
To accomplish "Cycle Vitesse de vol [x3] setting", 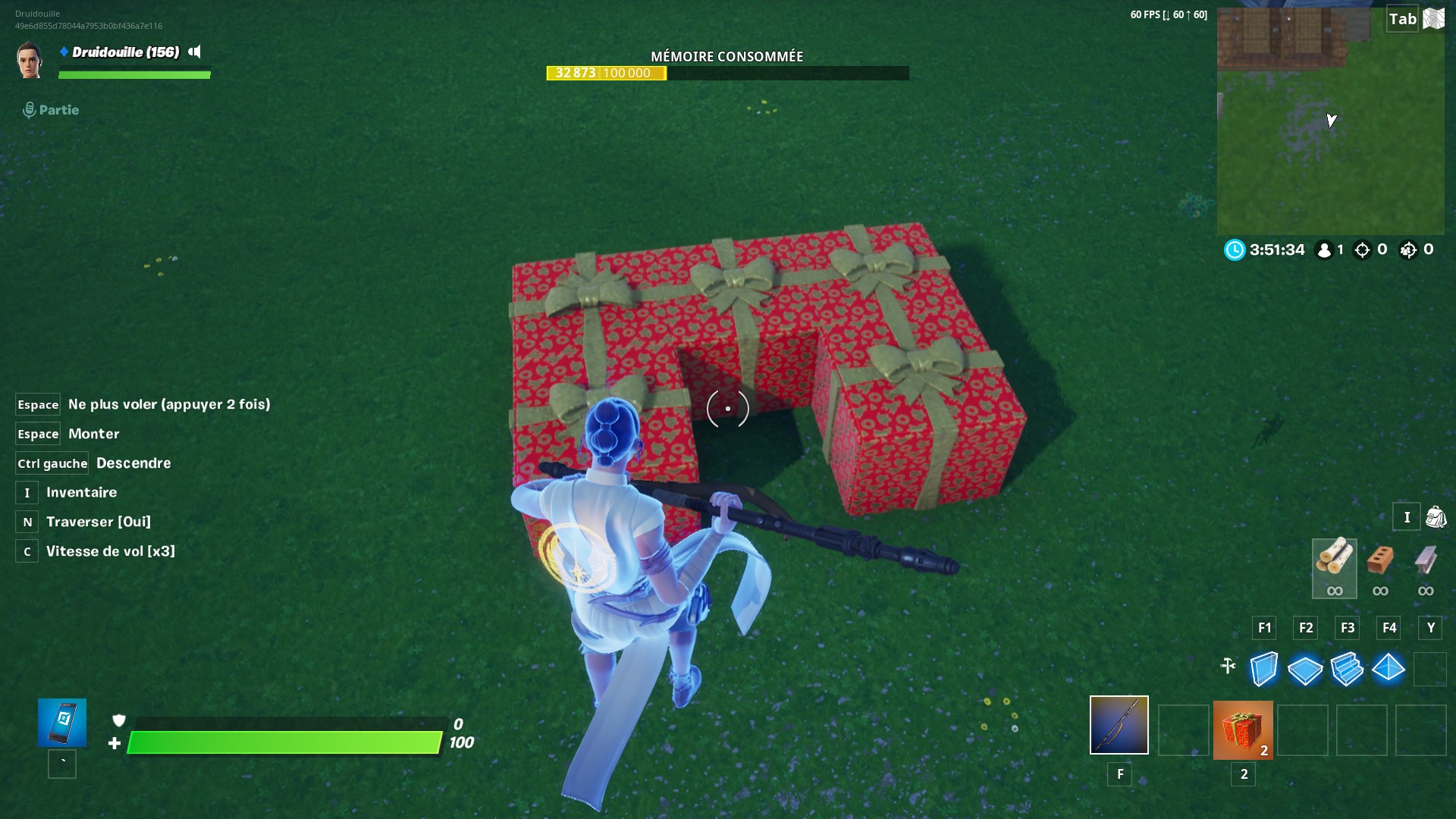I will point(110,551).
